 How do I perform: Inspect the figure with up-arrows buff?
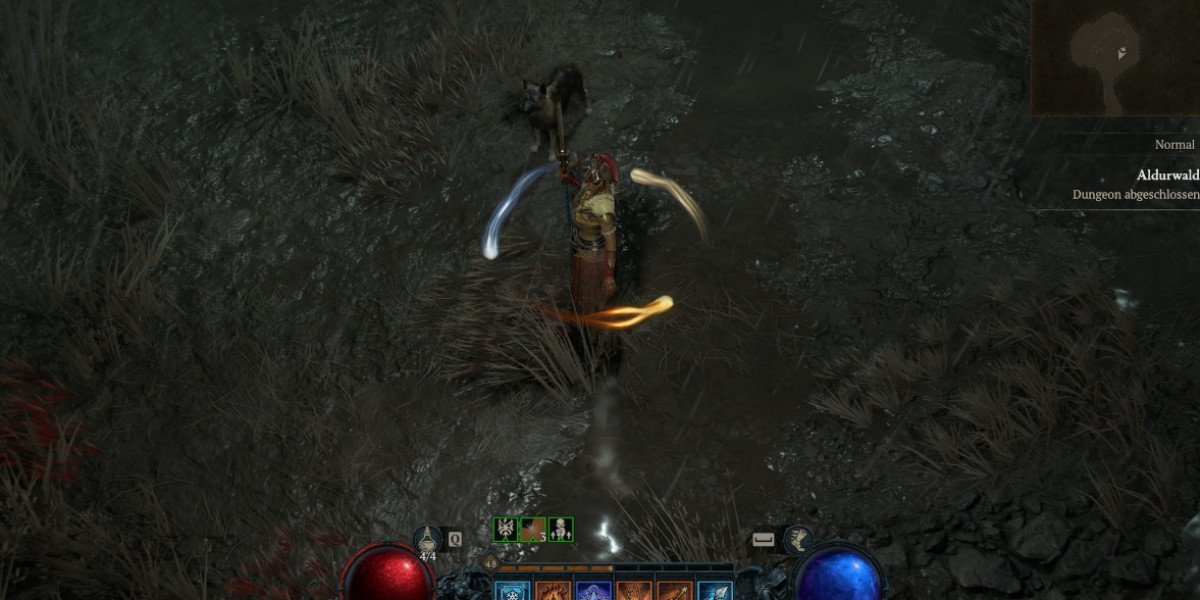pos(561,530)
